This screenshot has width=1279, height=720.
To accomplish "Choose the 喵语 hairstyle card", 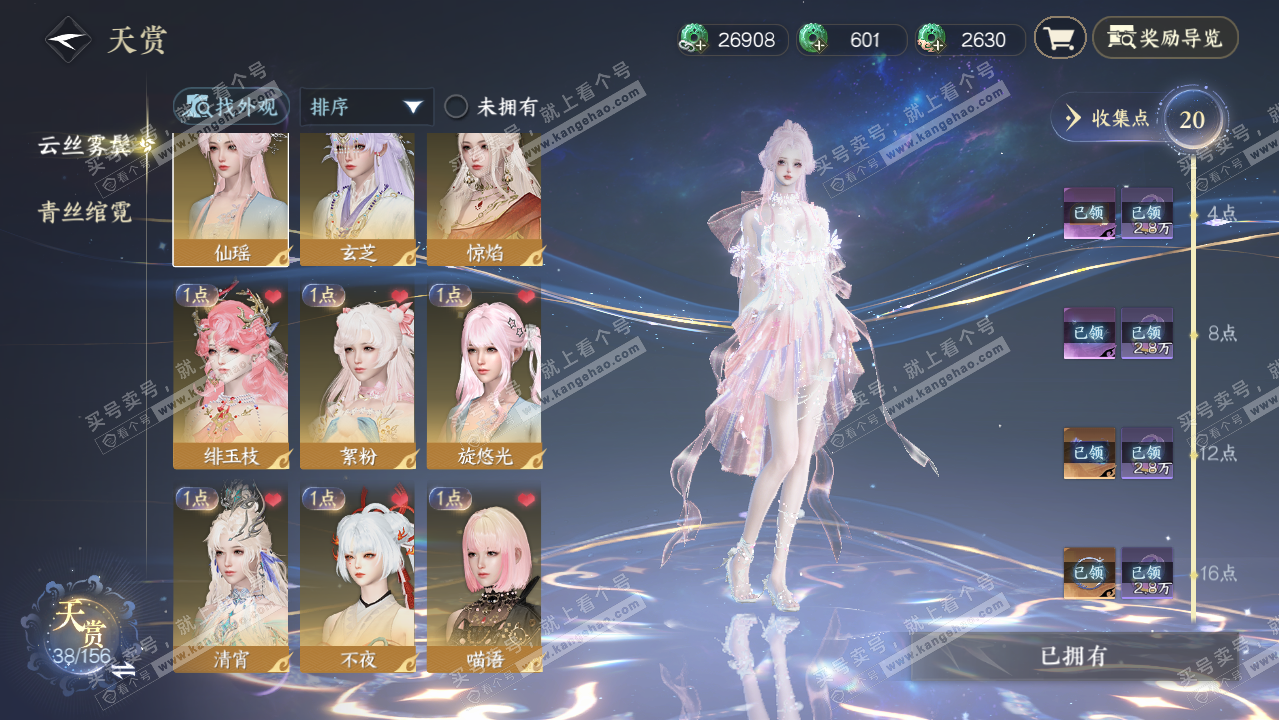I will [x=484, y=579].
